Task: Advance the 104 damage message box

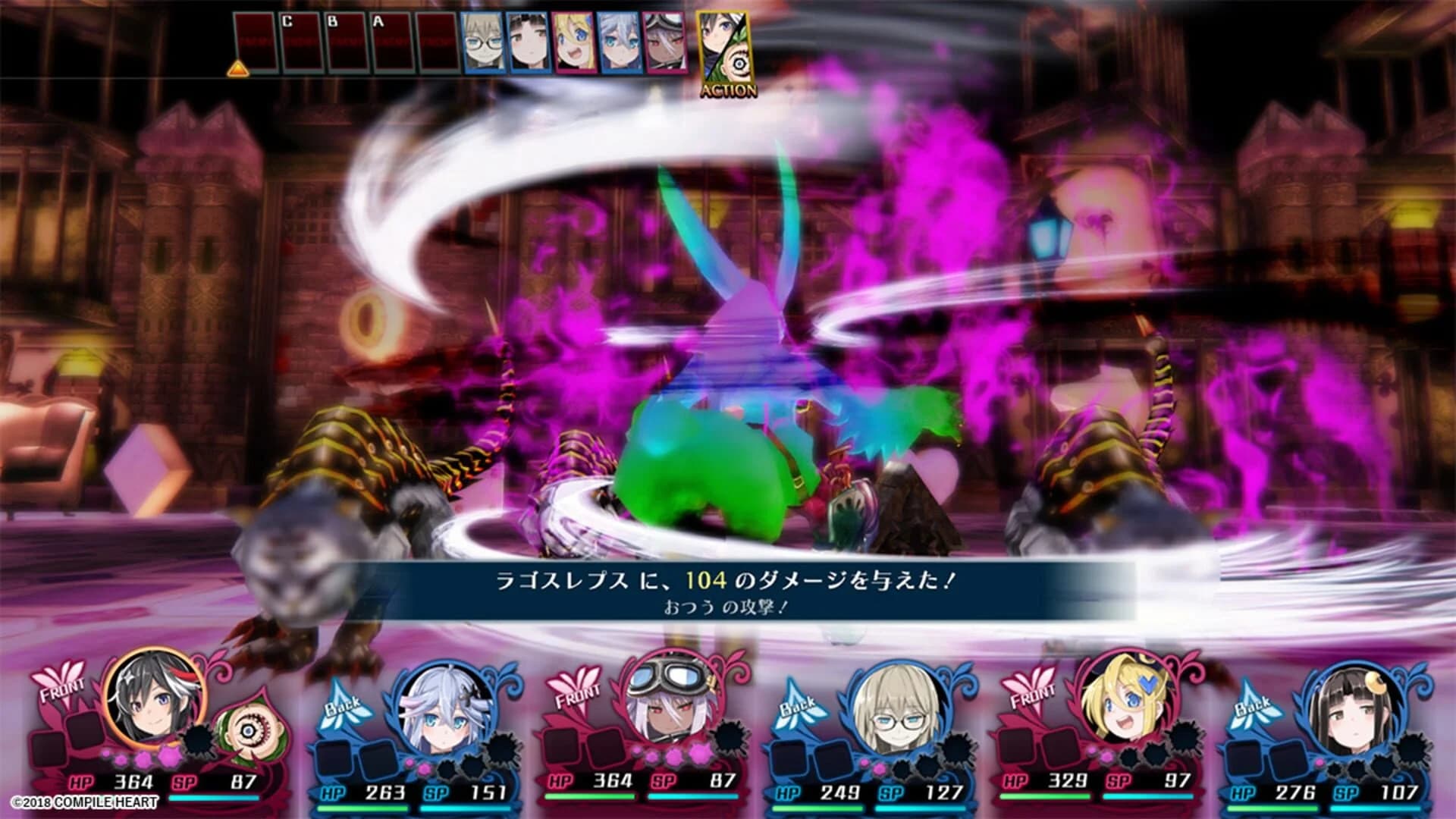Action: (728, 579)
